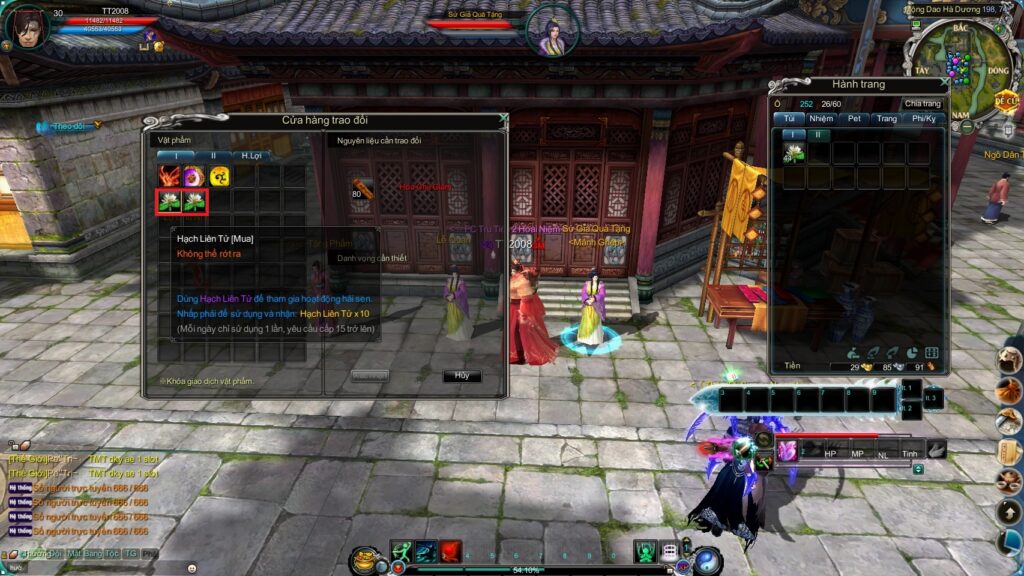Click the player portrait at top left
This screenshot has width=1024, height=576.
26,26
